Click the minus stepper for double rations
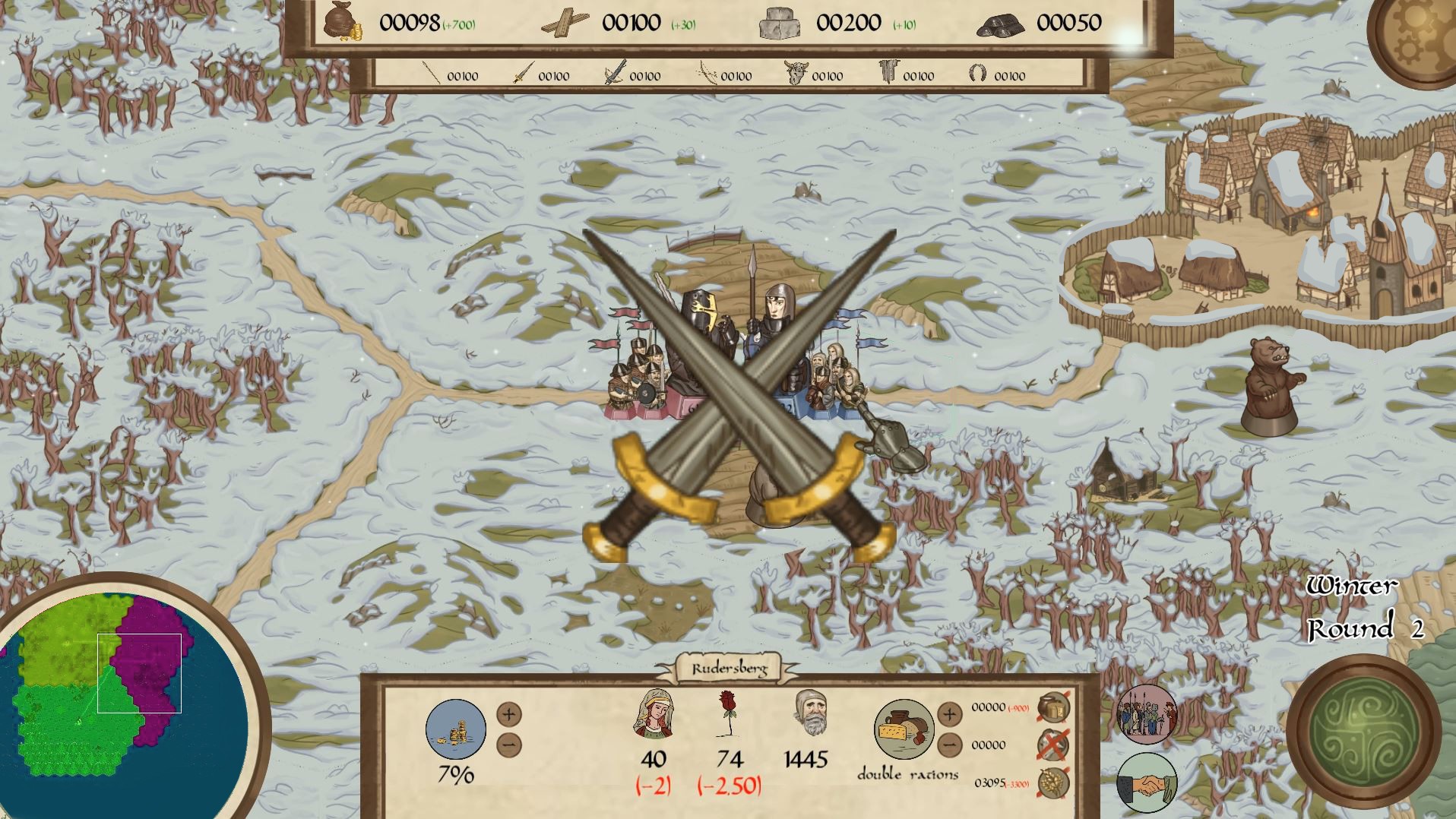1456x819 pixels. [949, 747]
